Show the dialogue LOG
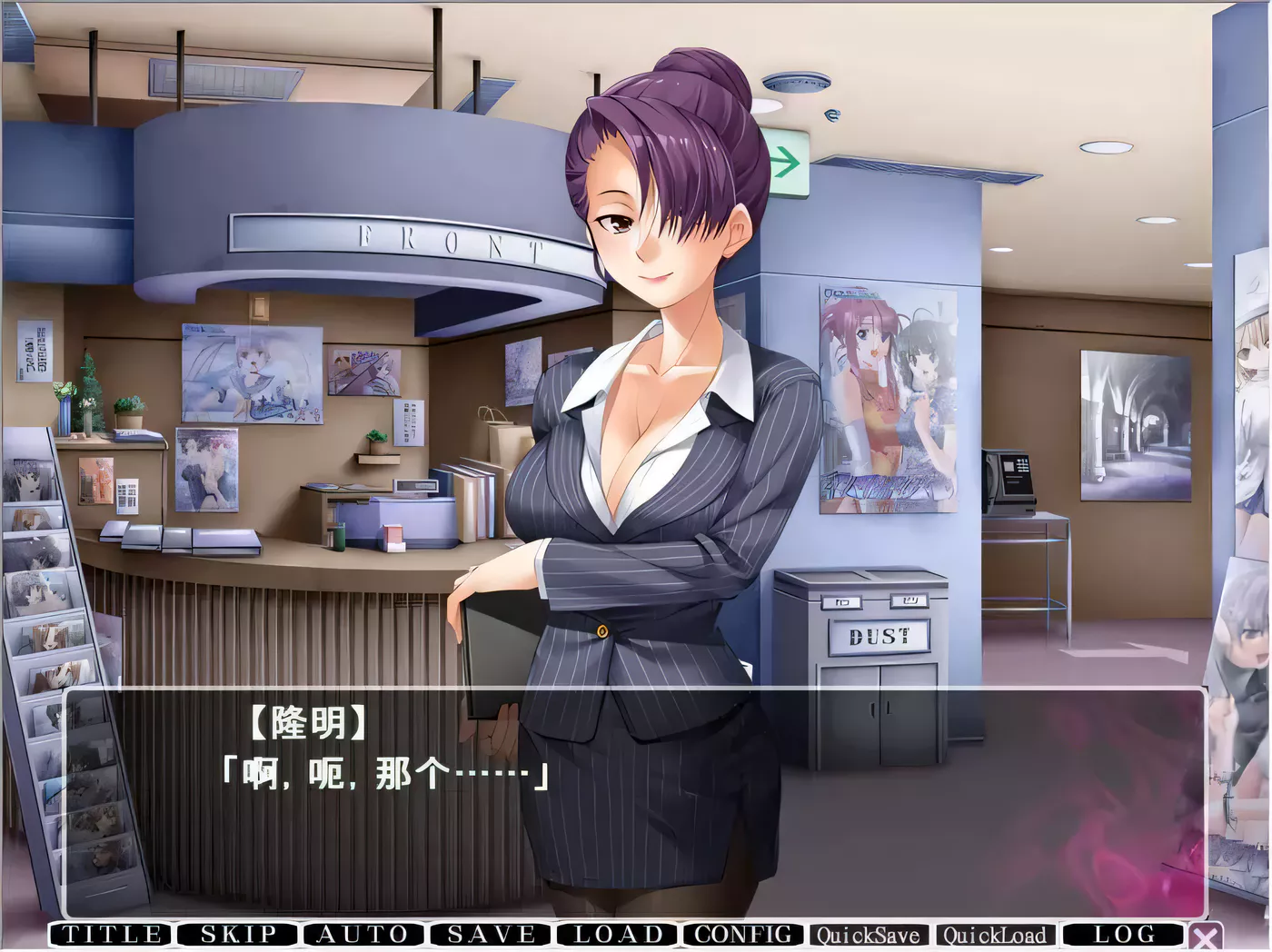The width and height of the screenshot is (1272, 952). (1124, 935)
